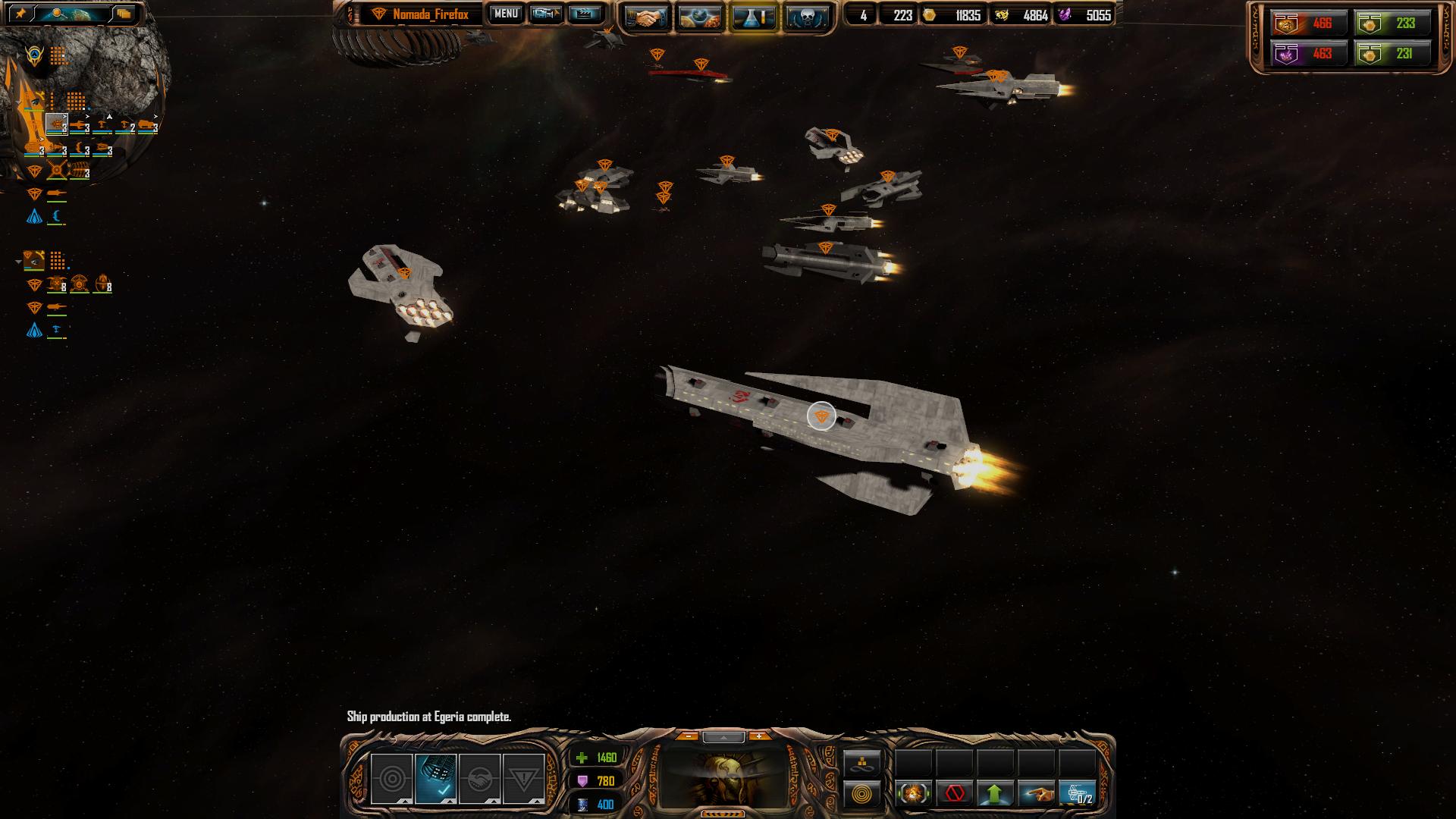The image size is (1456, 819).
Task: Open the research flask screen
Action: (x=753, y=16)
